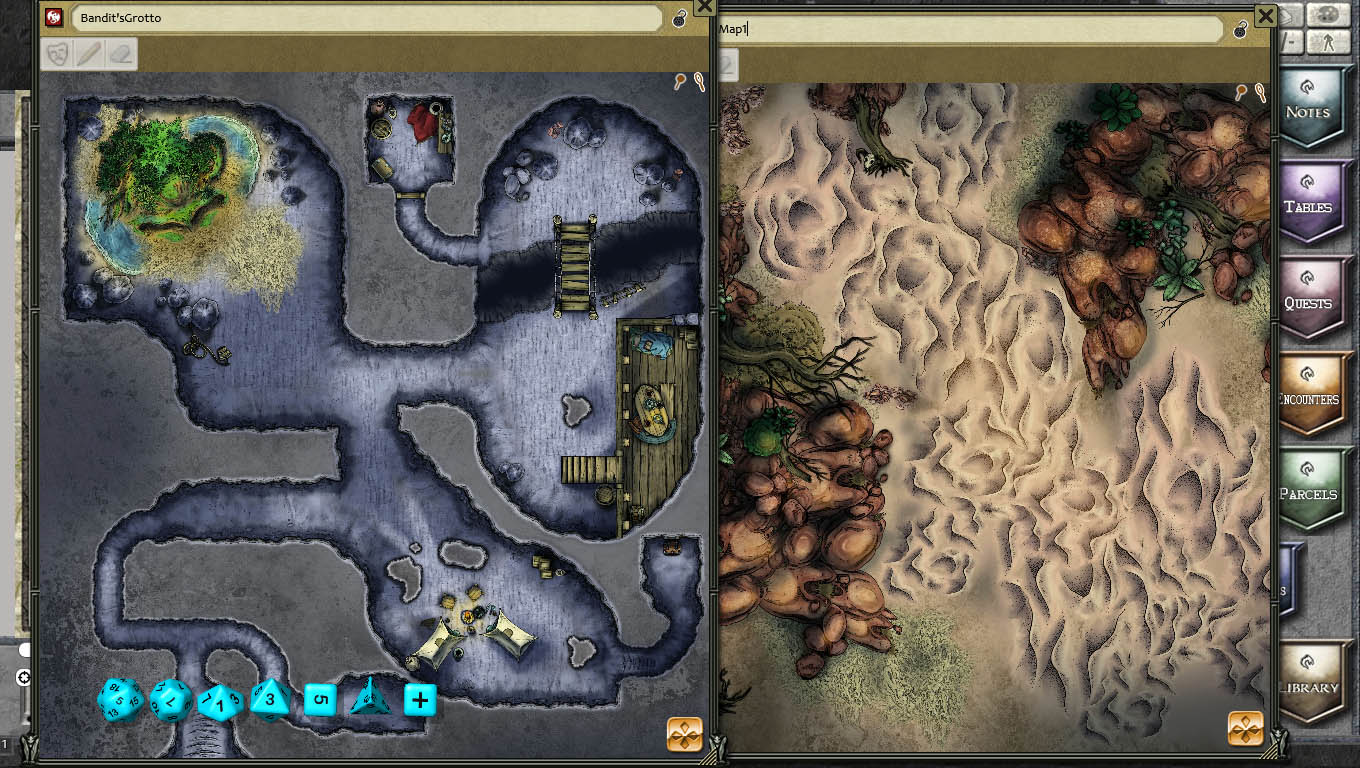Click the orange compass icon on Map1
The image size is (1360, 768).
coord(1244,729)
